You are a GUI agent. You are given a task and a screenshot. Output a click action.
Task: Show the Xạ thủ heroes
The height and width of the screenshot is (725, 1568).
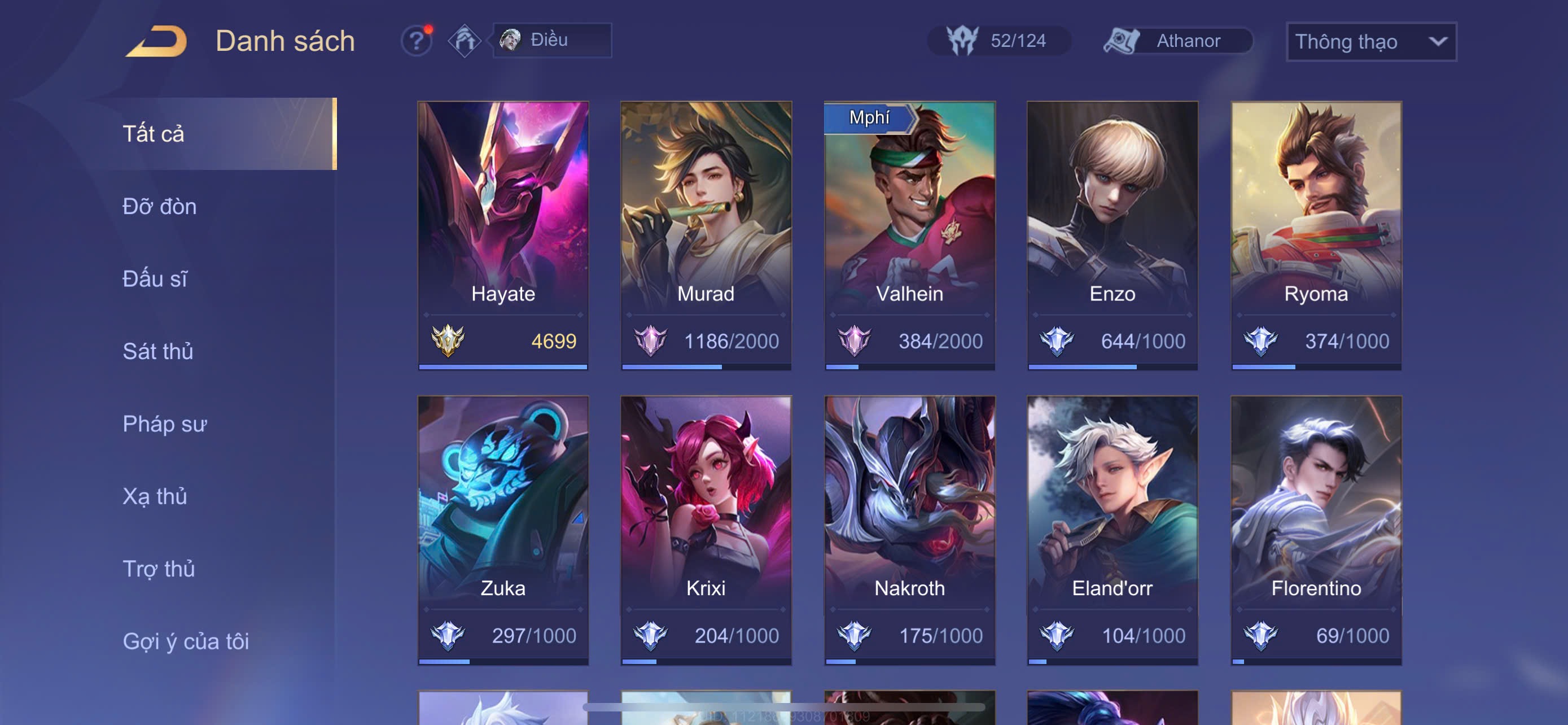155,496
